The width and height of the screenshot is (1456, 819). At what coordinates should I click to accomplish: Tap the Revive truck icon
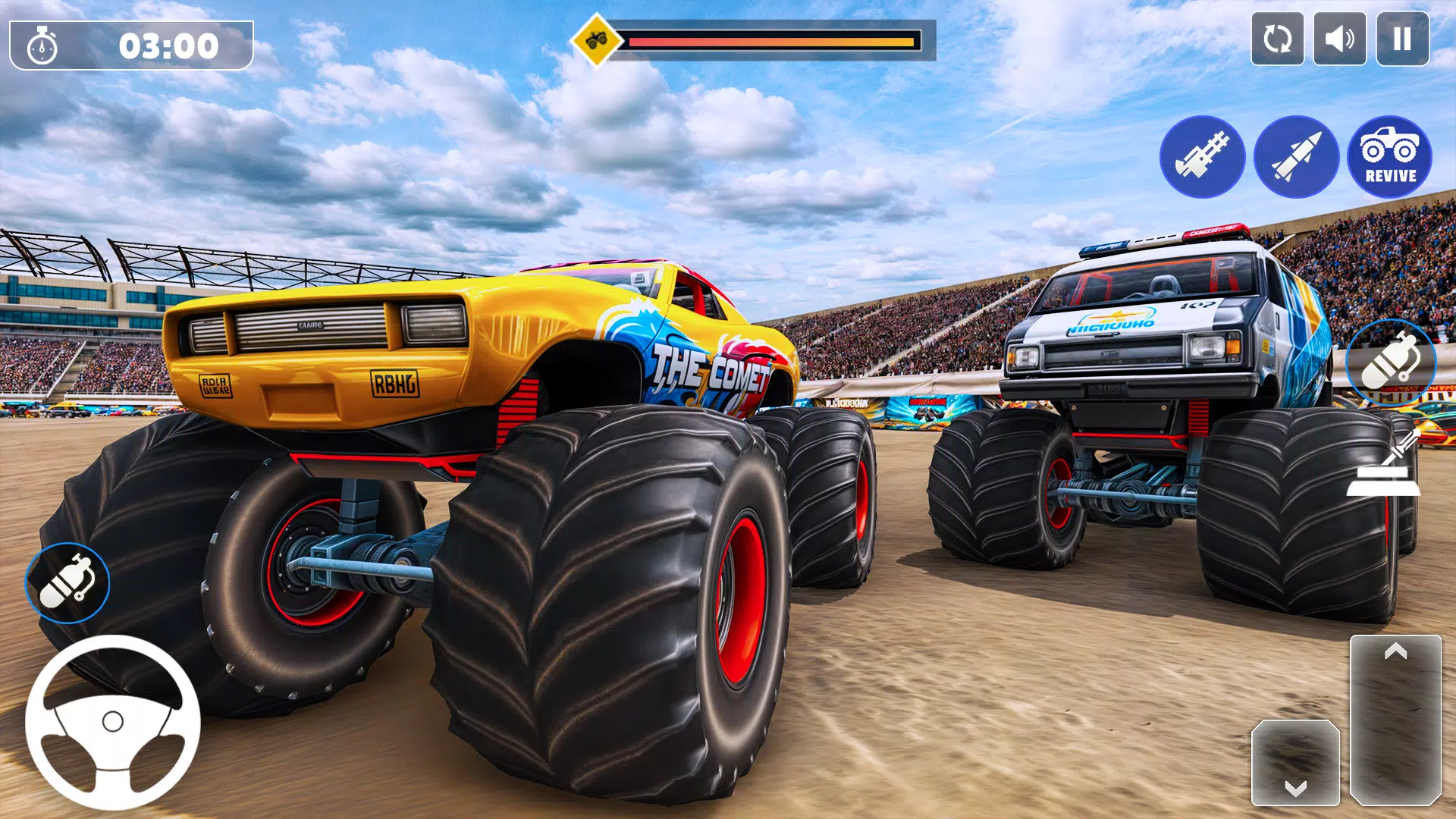[1390, 155]
